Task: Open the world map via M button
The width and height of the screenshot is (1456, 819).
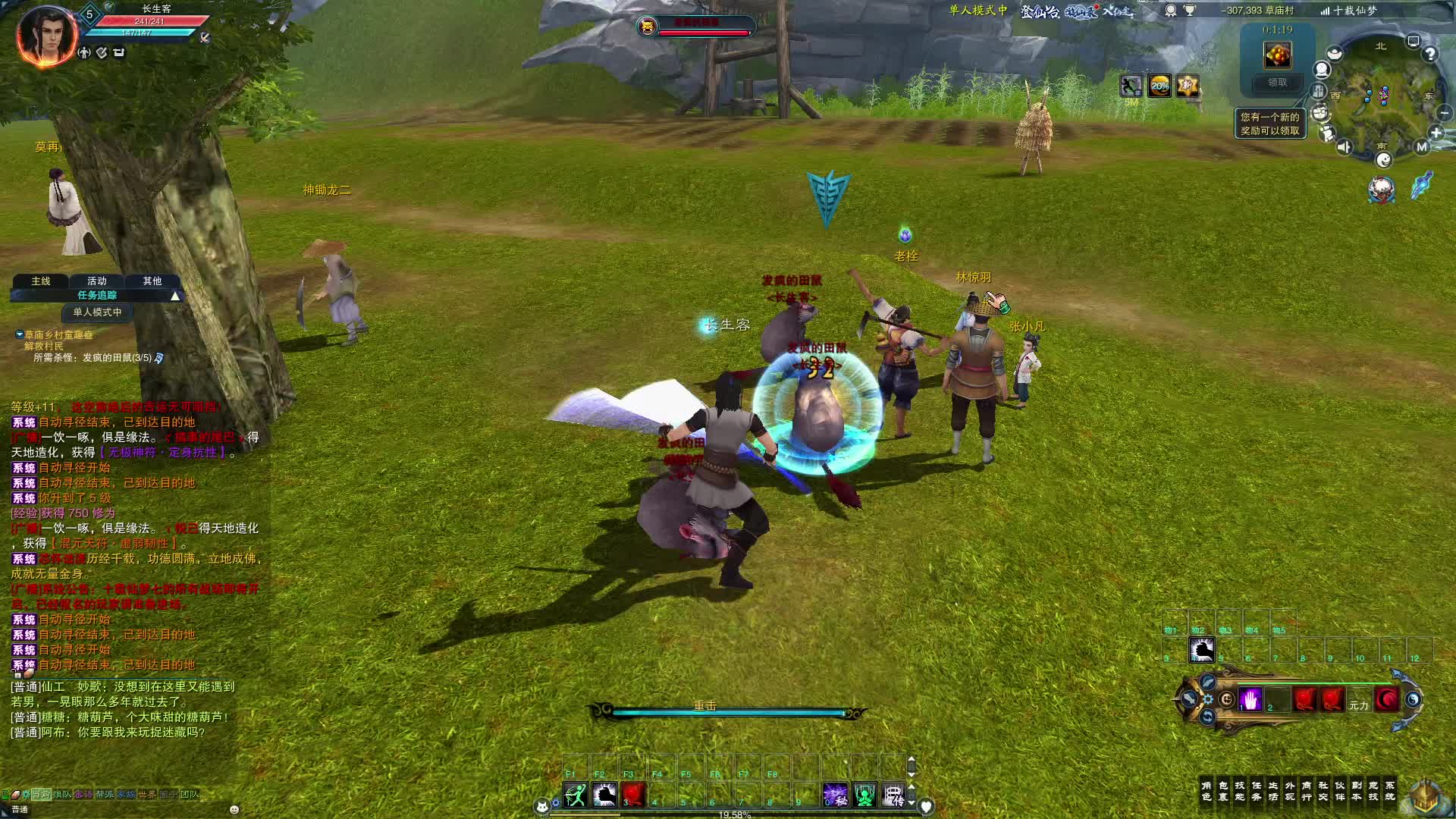Action: (1422, 147)
